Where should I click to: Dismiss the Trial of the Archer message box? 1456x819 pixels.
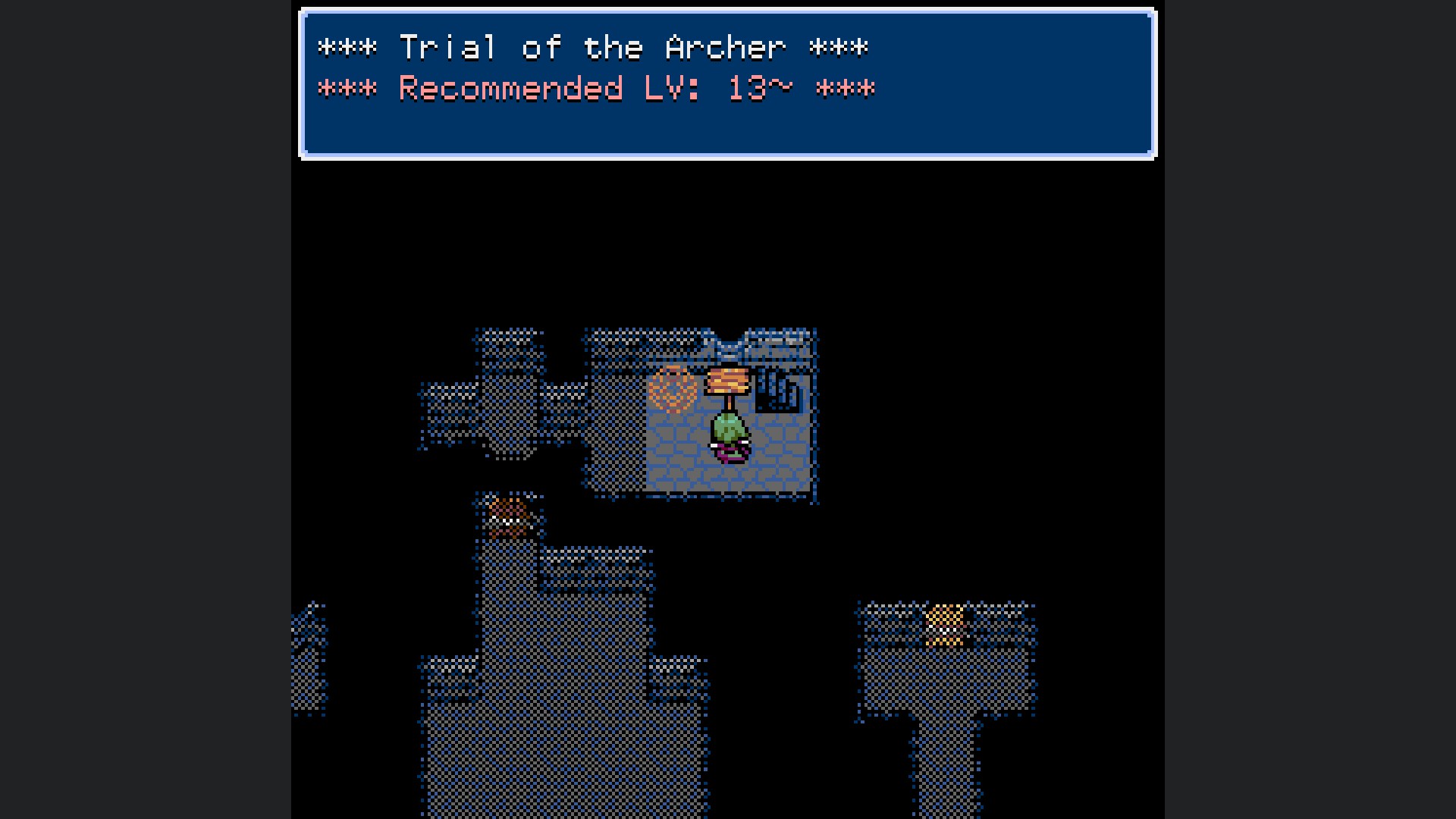pos(727,83)
